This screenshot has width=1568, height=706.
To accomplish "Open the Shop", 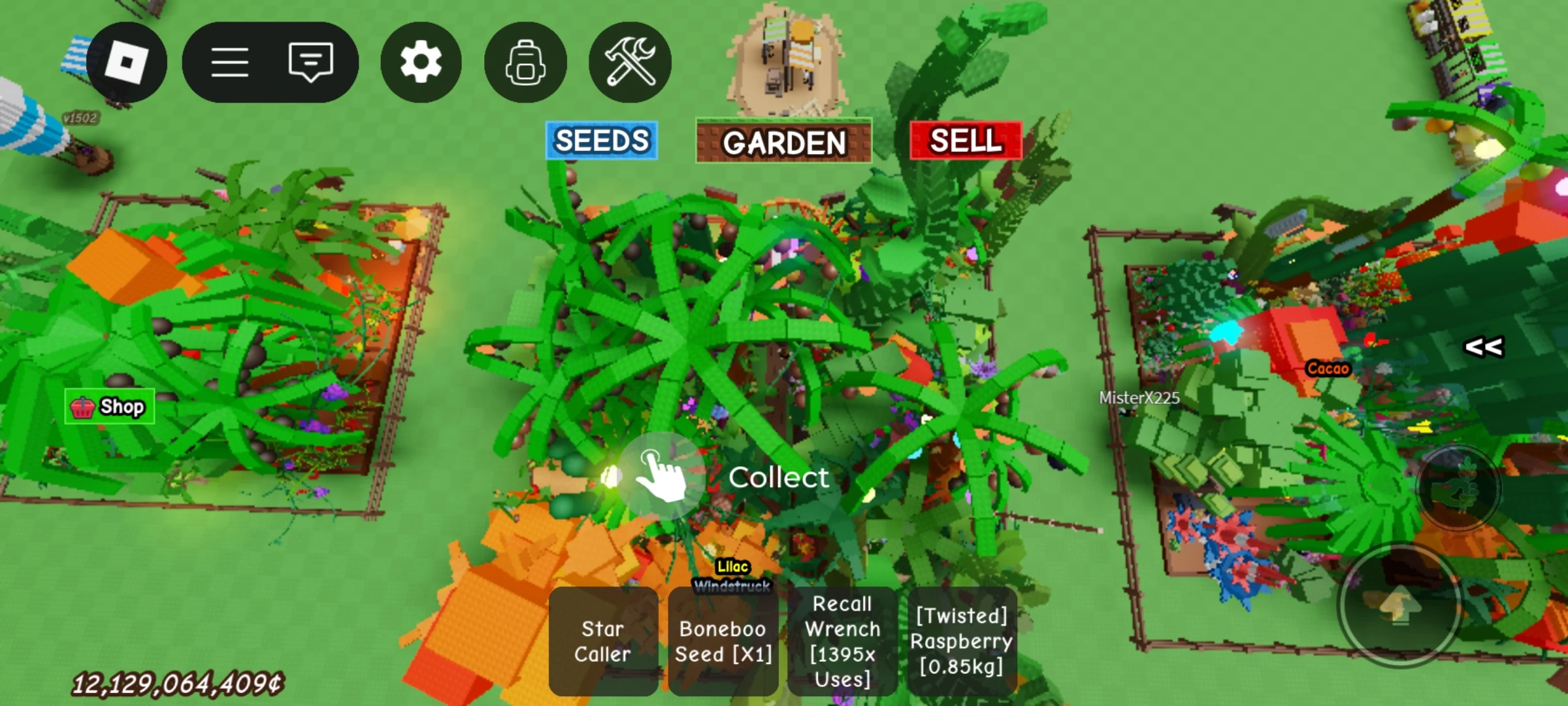I will tap(109, 407).
